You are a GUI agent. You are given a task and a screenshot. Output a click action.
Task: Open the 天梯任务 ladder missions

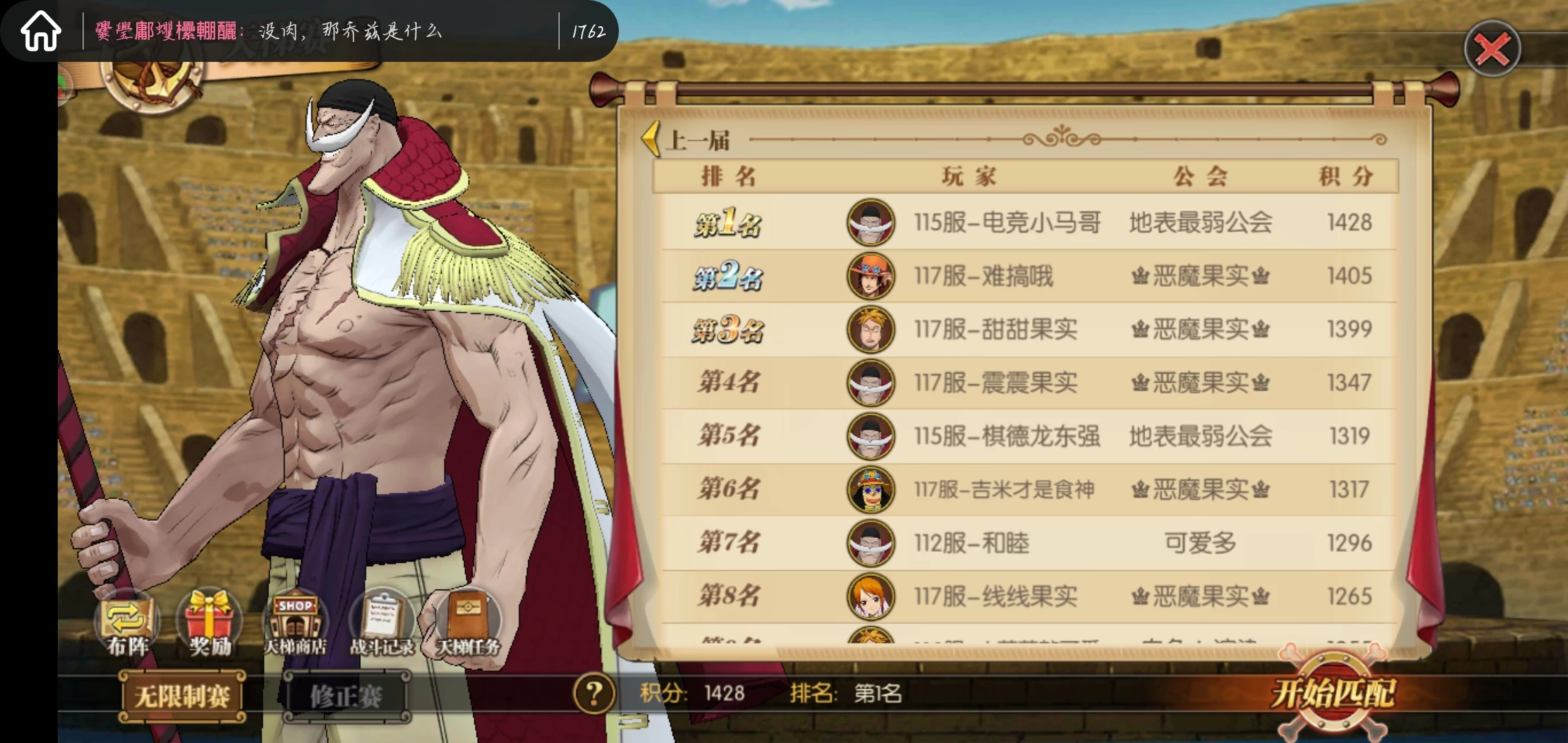468,623
